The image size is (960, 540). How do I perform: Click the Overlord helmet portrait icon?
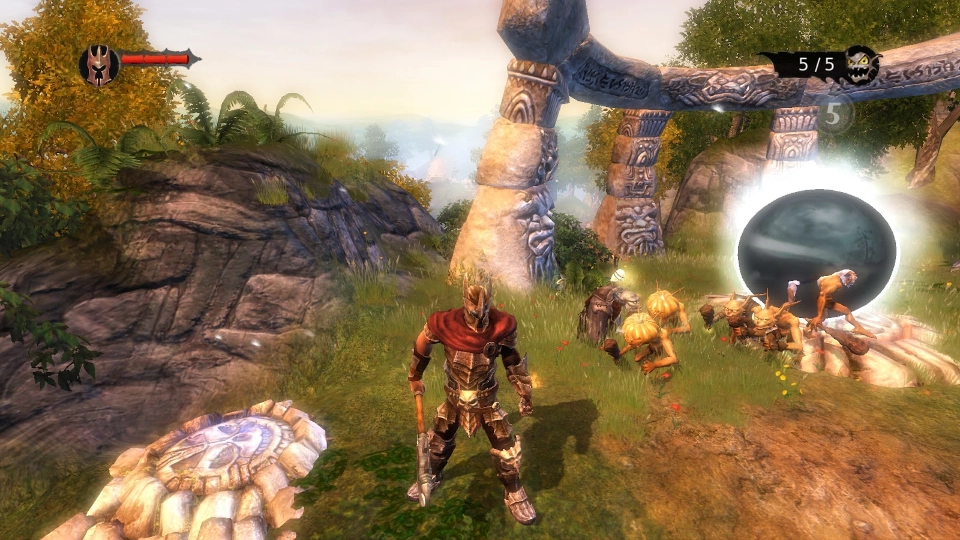(99, 65)
